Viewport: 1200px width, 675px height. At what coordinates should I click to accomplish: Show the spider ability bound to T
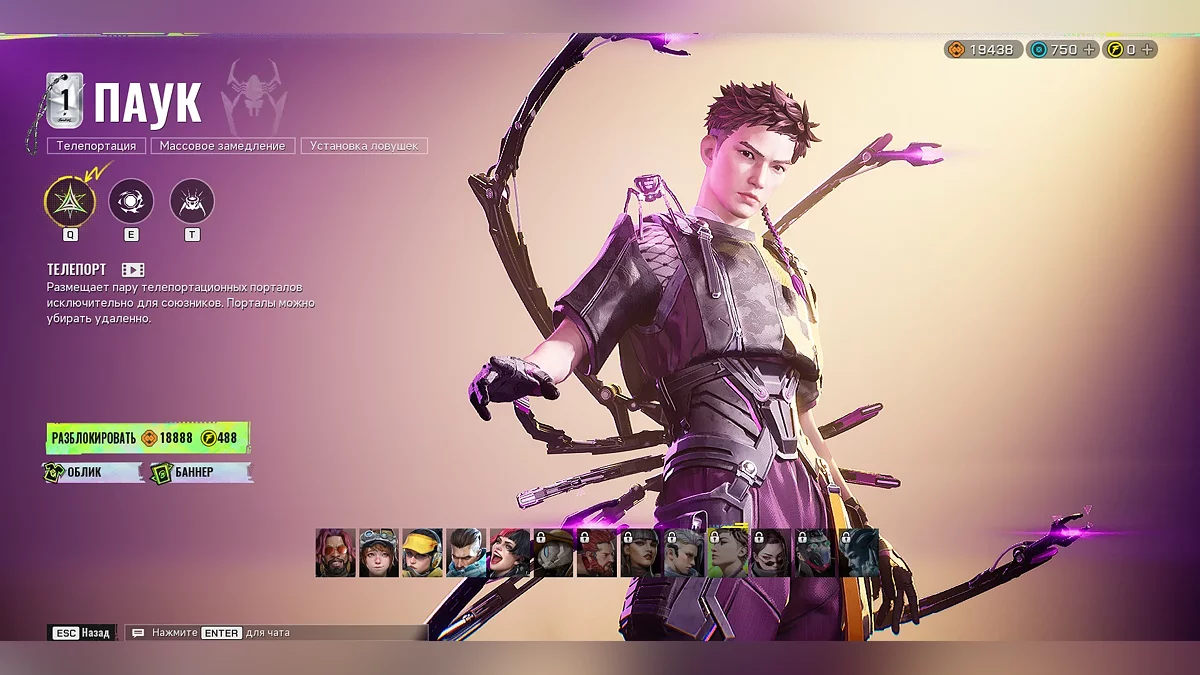192,201
